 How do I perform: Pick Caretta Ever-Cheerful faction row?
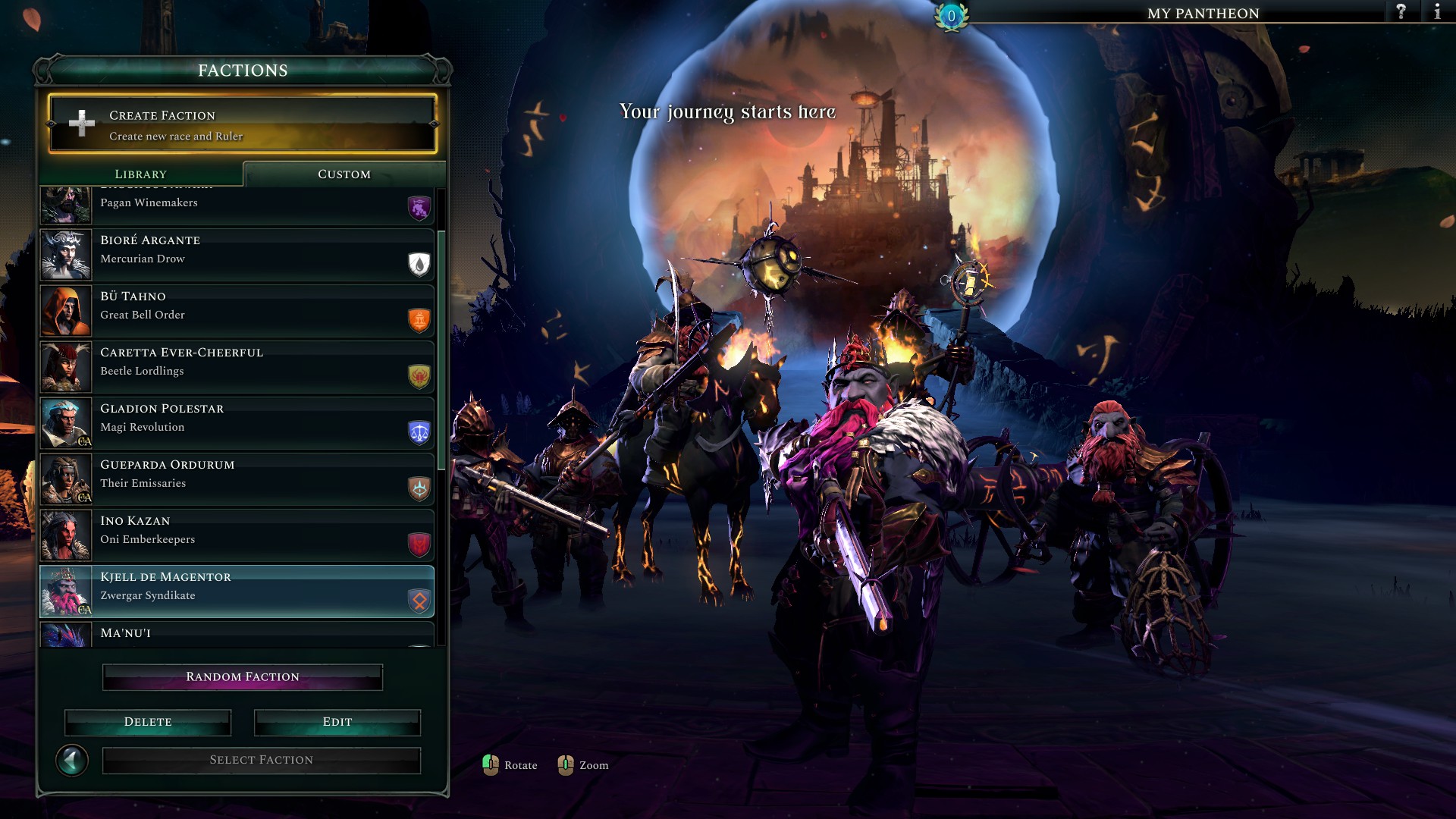pyautogui.click(x=237, y=367)
